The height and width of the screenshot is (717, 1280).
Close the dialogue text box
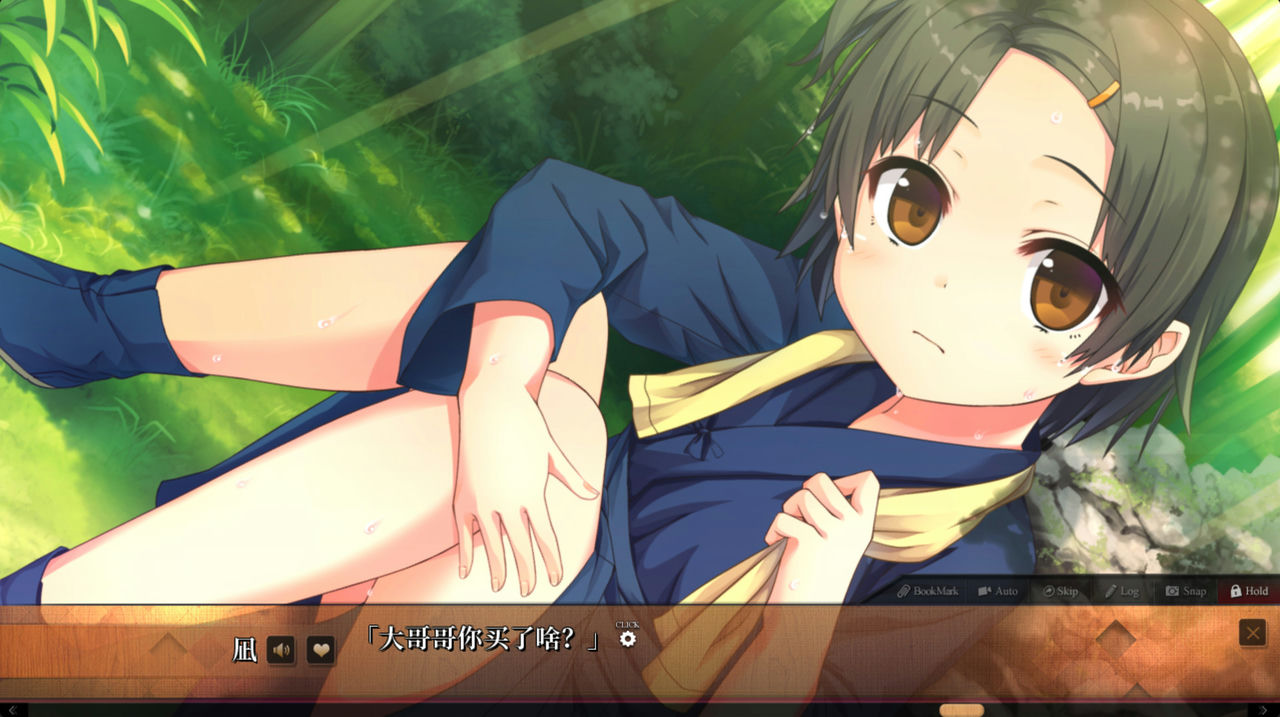[x=1252, y=633]
